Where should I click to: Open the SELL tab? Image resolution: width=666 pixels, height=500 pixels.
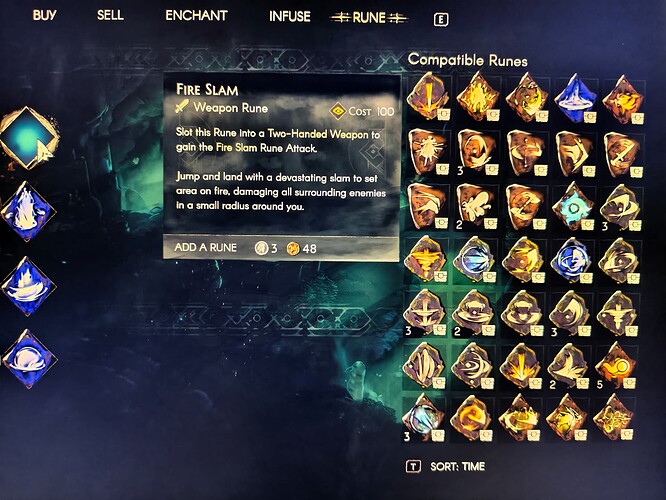(111, 16)
